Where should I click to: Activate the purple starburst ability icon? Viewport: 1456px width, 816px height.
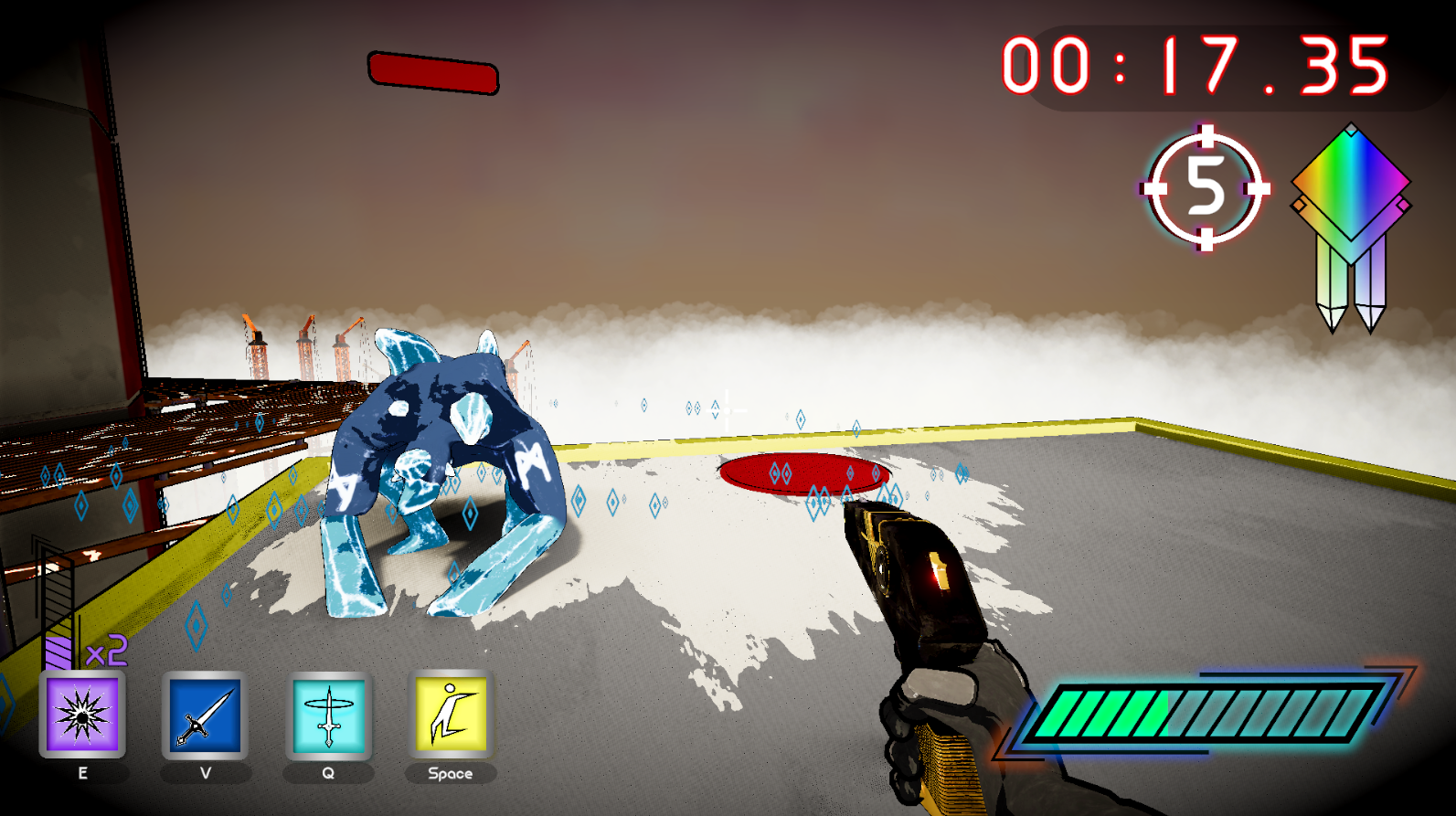click(x=82, y=715)
